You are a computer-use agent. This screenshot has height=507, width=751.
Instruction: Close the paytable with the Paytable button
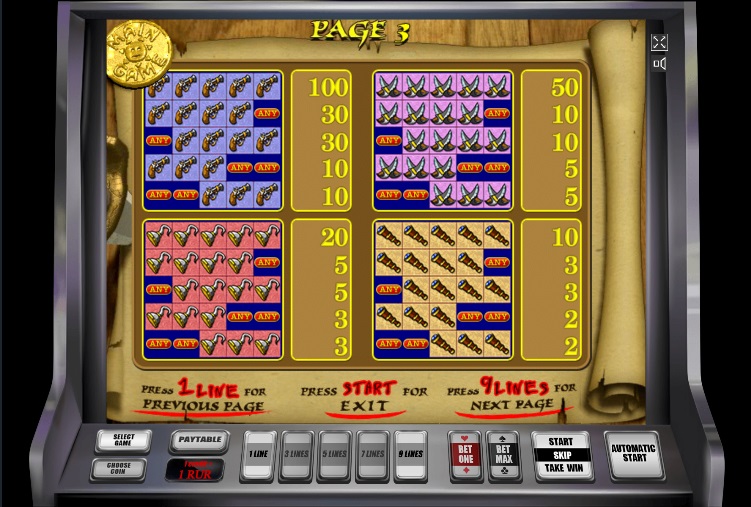coord(199,439)
